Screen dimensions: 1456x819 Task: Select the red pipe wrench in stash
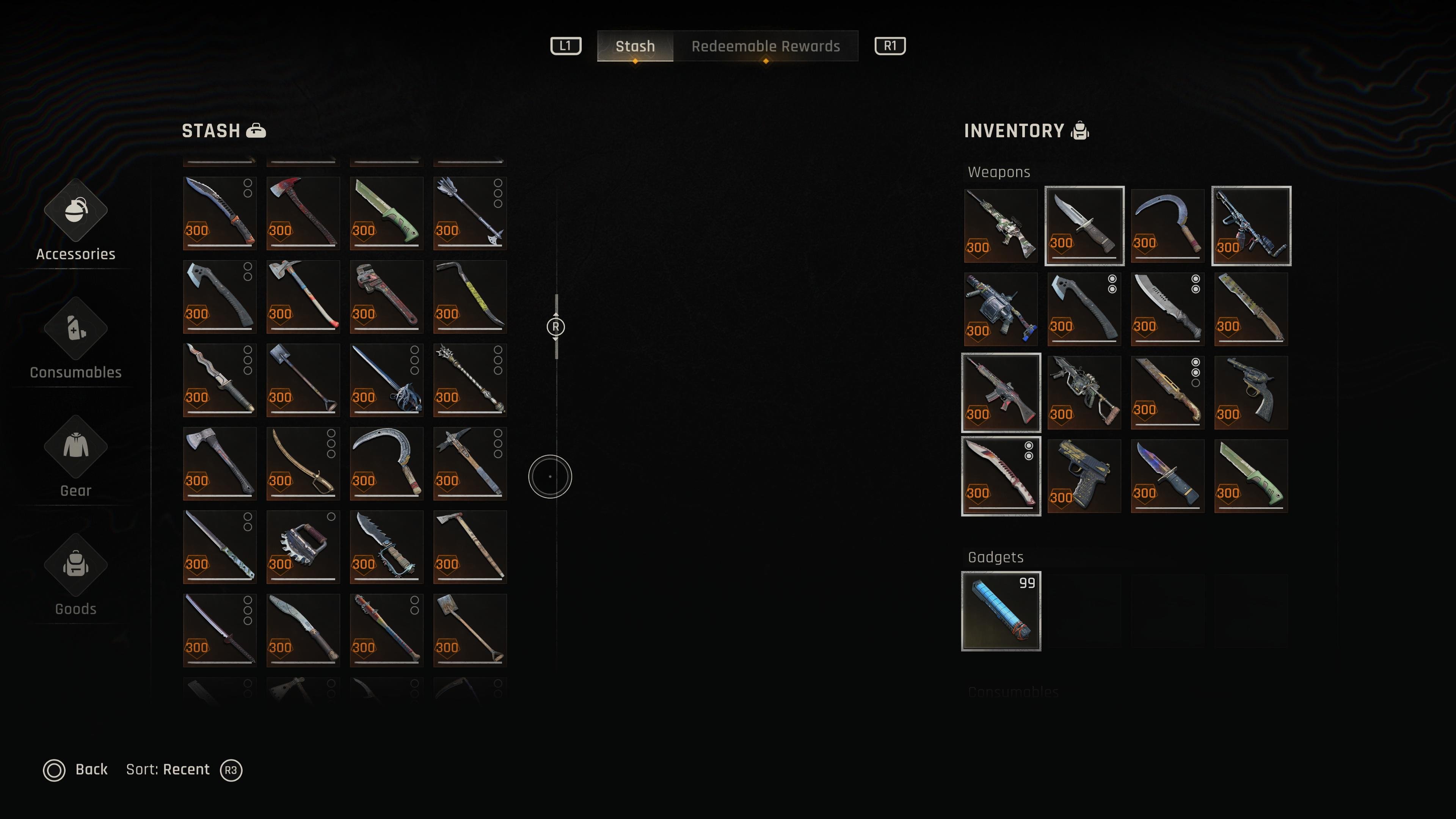(387, 296)
